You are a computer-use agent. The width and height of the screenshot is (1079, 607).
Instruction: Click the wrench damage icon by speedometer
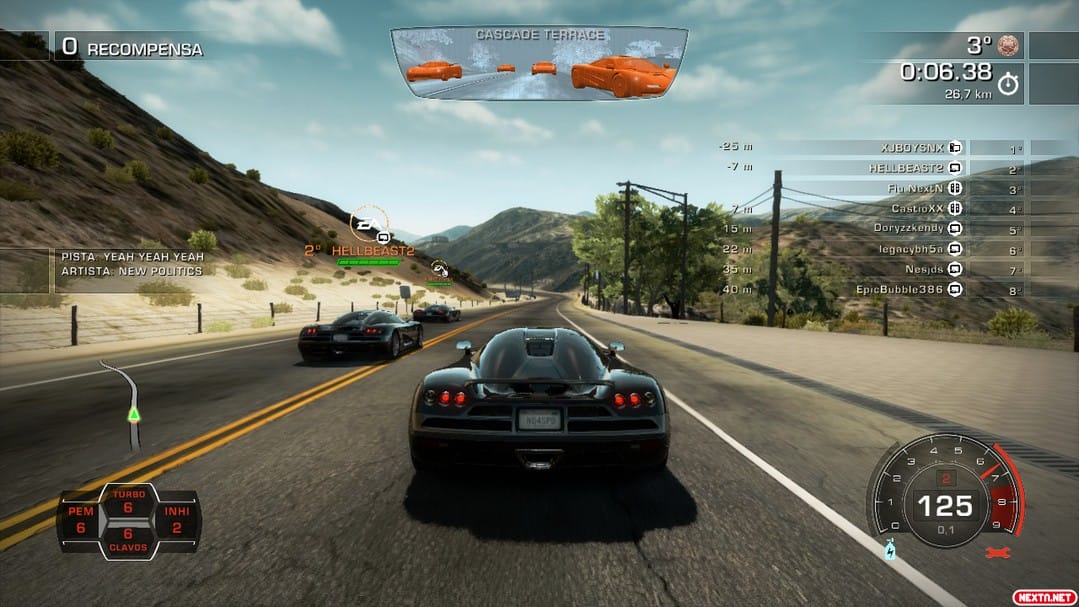(994, 552)
